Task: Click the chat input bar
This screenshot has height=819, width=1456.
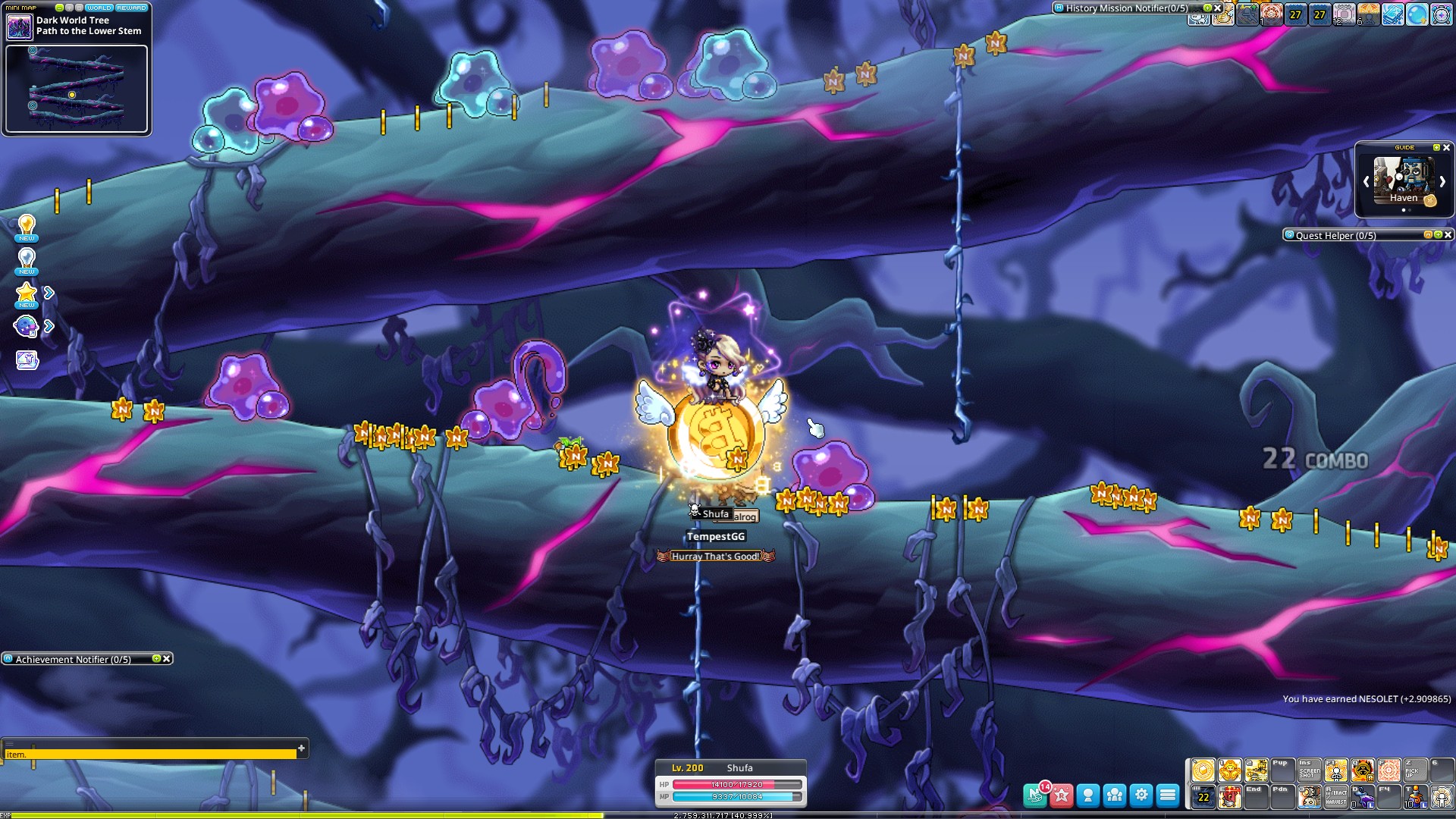Action: [152, 755]
